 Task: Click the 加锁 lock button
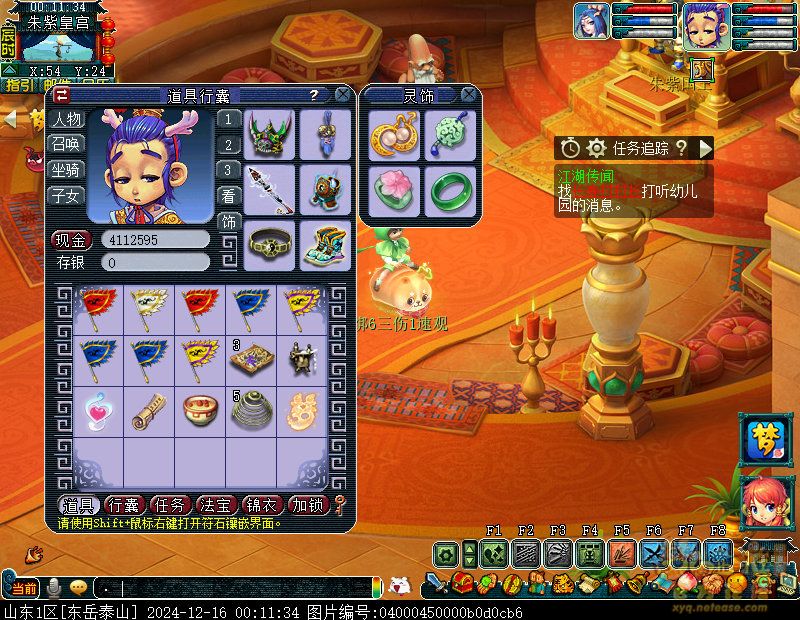tap(309, 505)
